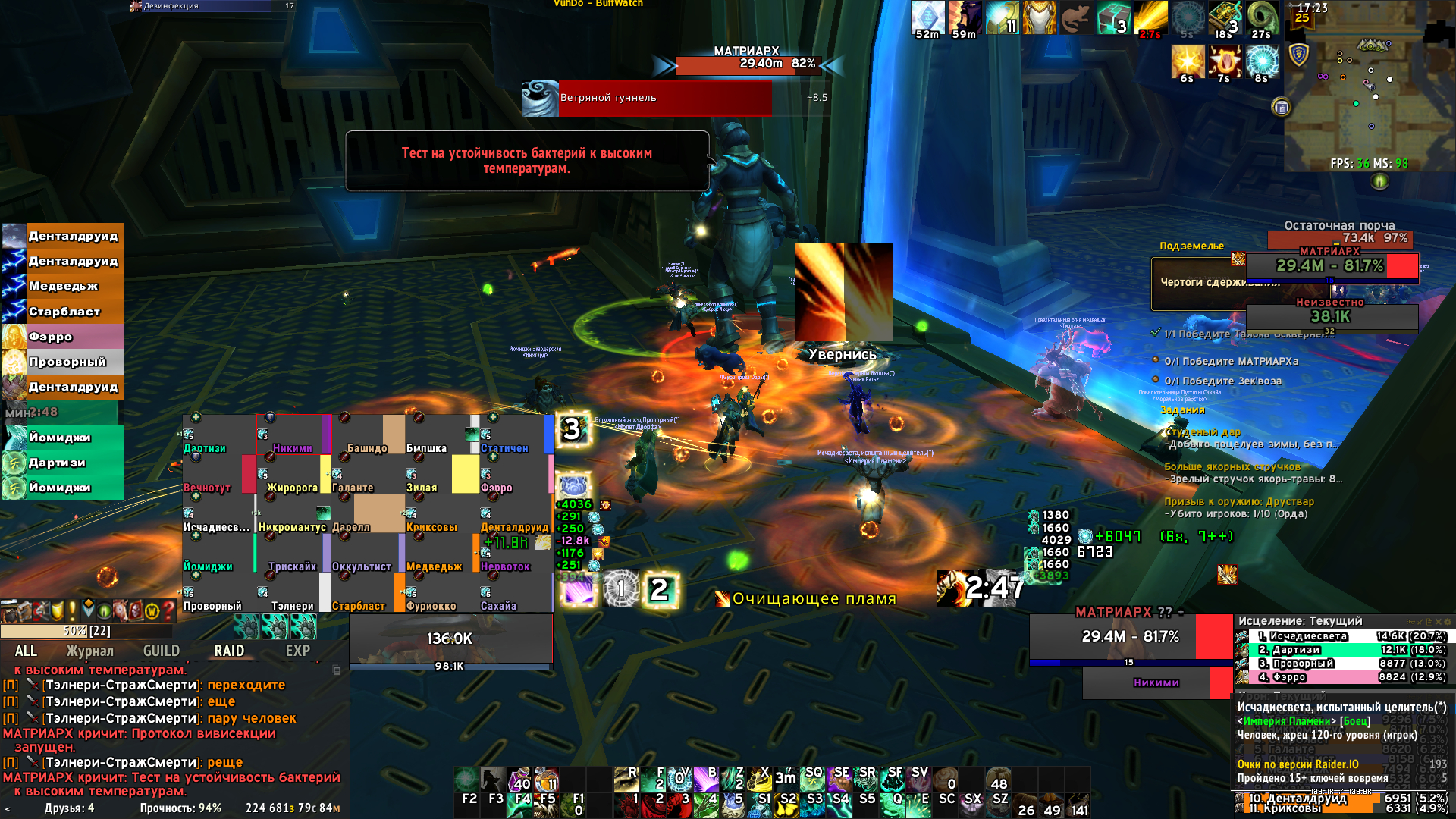The height and width of the screenshot is (819, 1456).
Task: Click the Ветряной туннель cast bar icon
Action: coord(540,98)
